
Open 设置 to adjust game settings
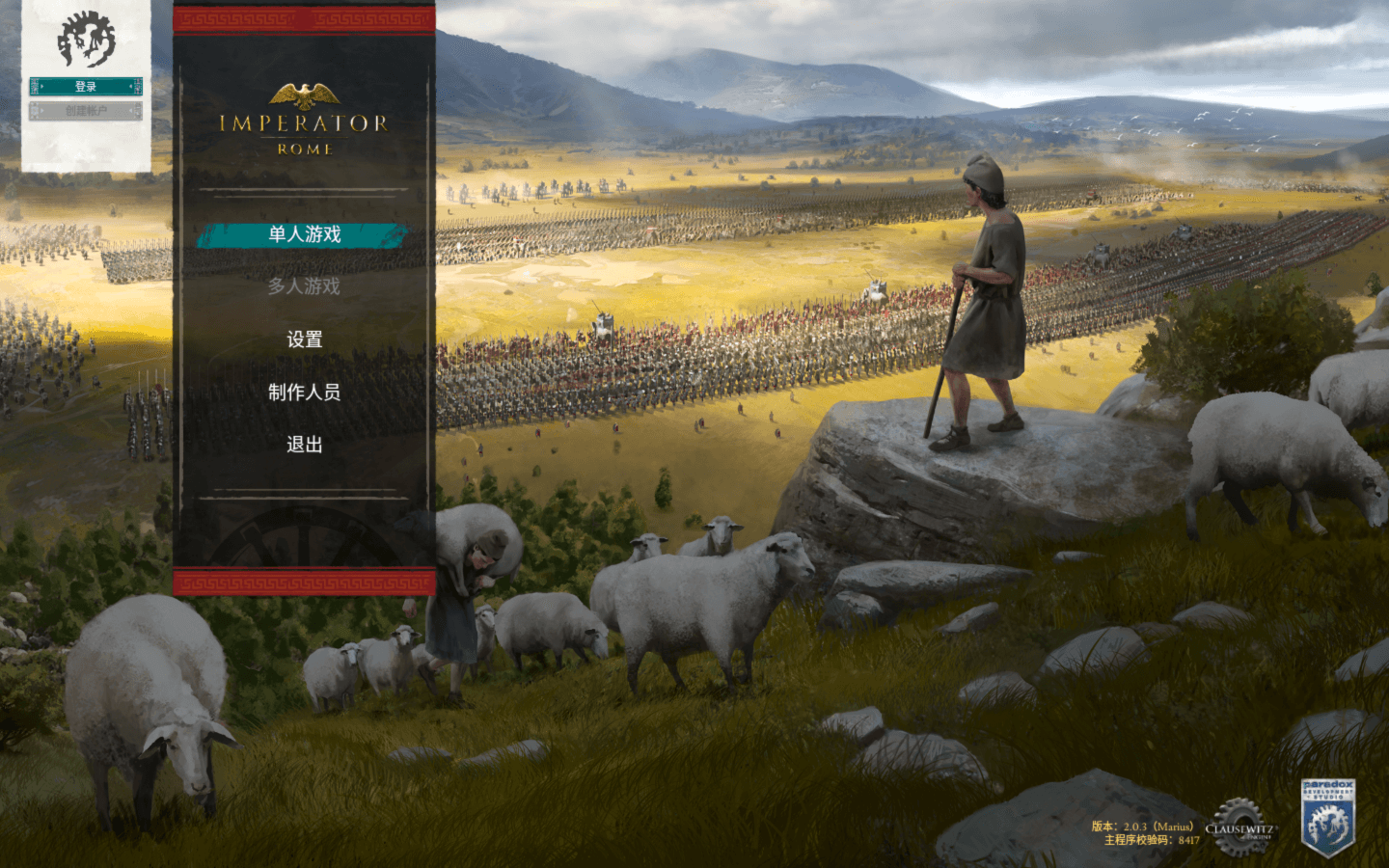click(303, 339)
